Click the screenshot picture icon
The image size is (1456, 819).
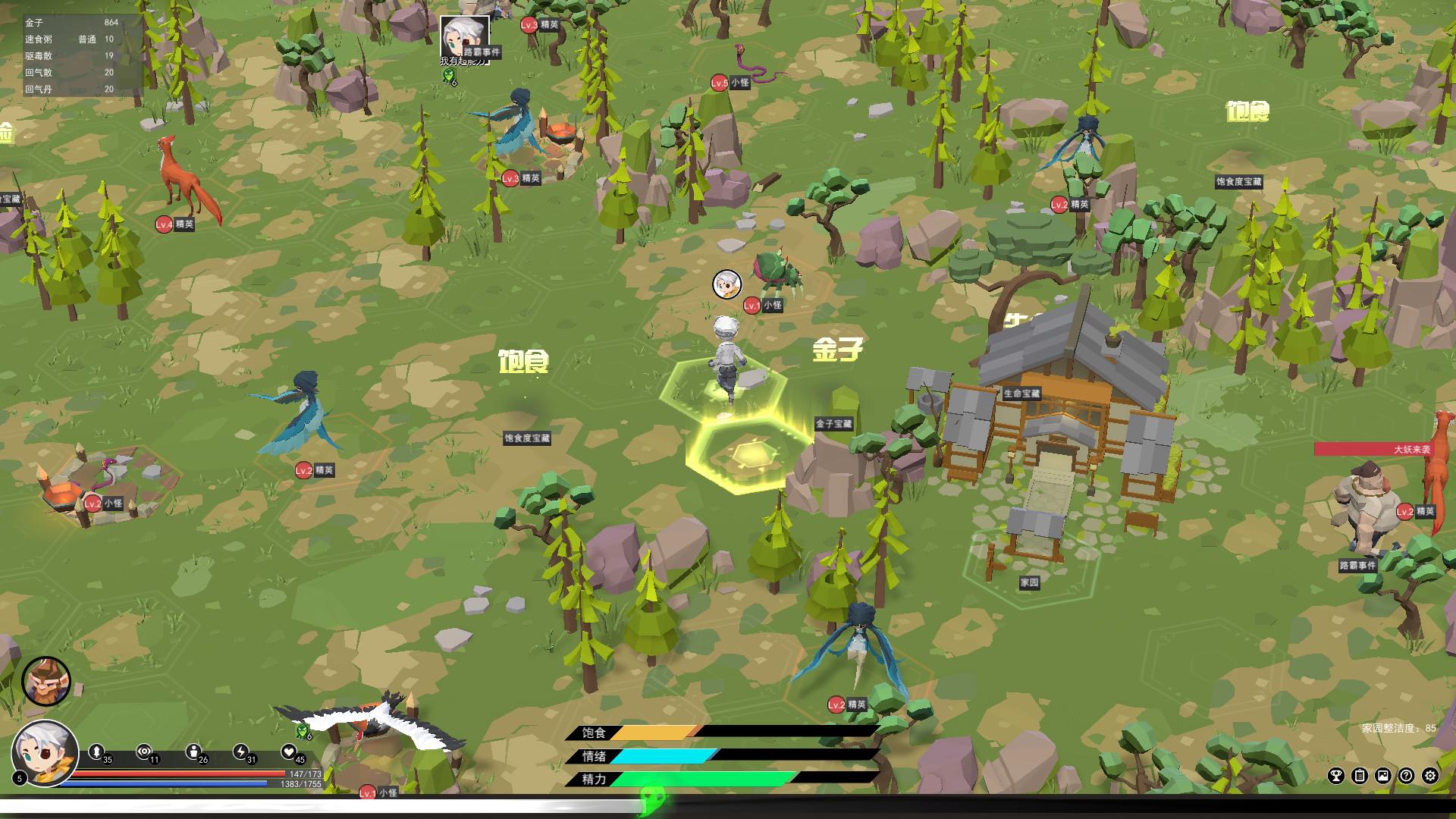pos(1382,776)
